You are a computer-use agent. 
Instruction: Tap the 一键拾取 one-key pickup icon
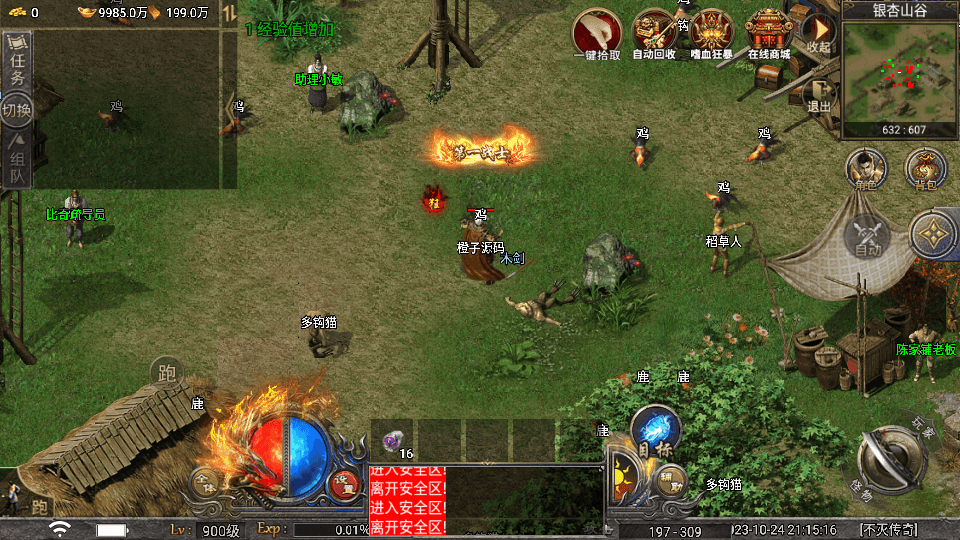596,31
